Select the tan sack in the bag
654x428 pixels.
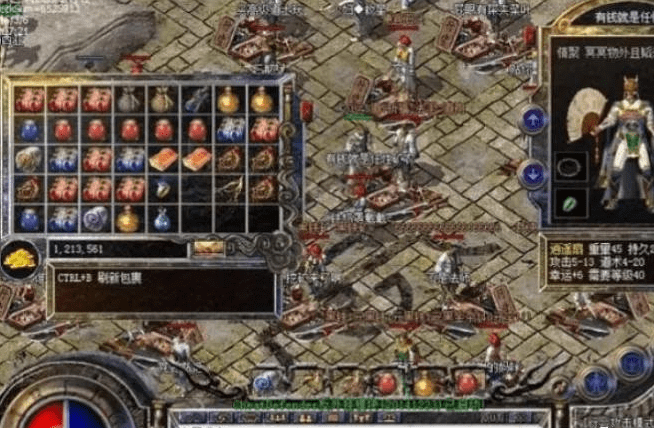click(162, 100)
